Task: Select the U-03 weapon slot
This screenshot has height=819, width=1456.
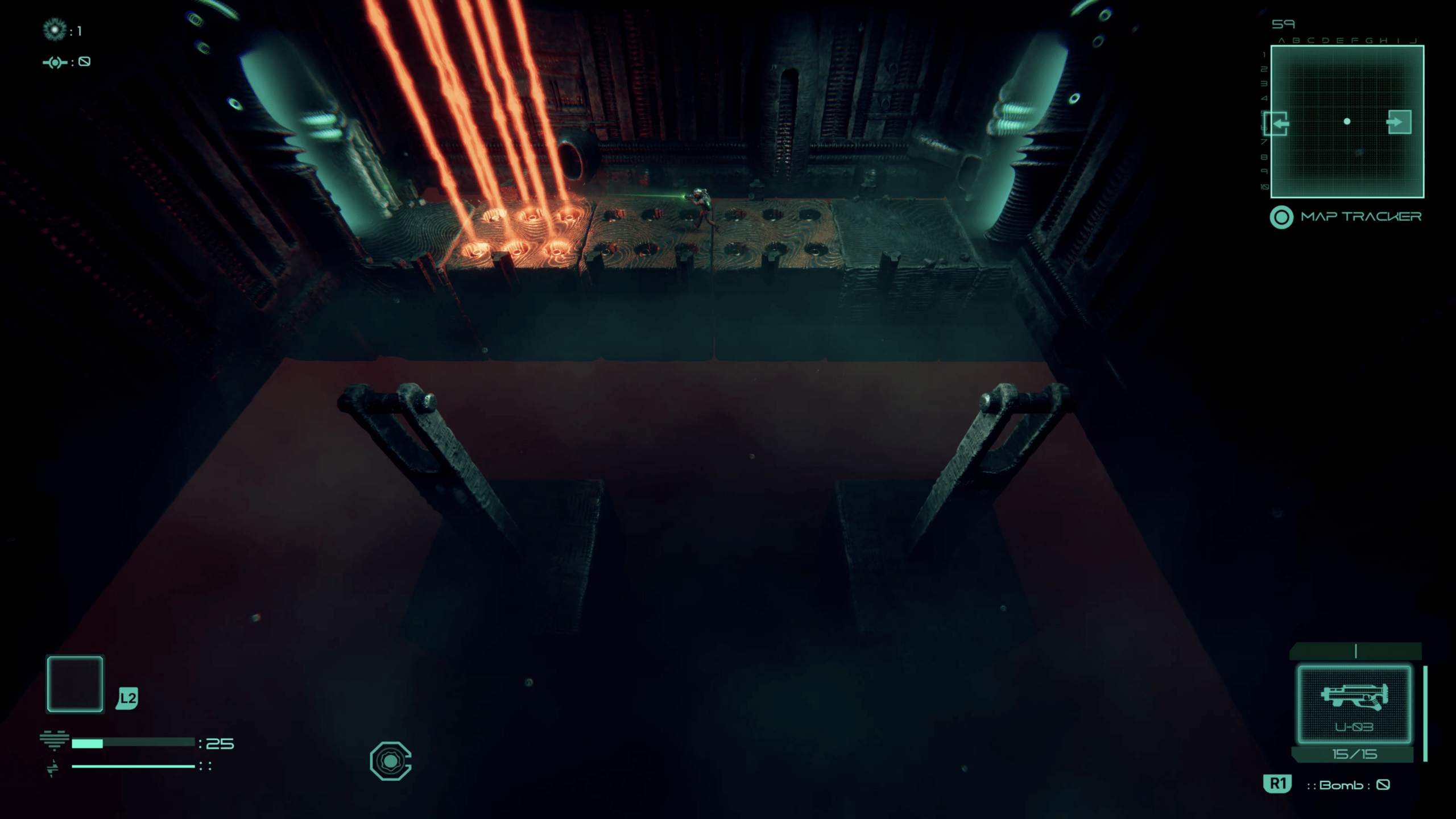Action: point(1354,705)
